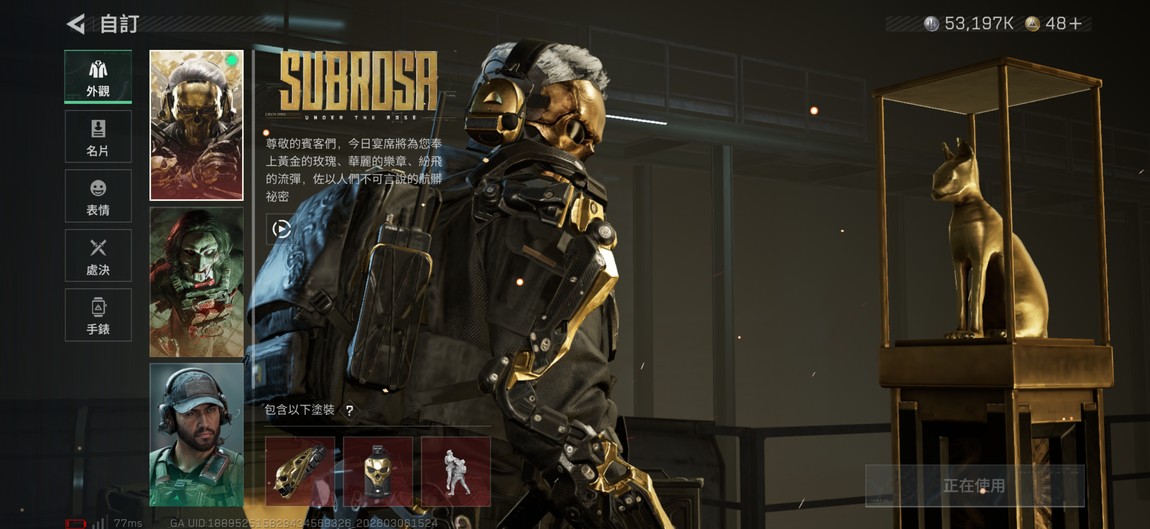The height and width of the screenshot is (529, 1150).
Task: View the golden weapon charm item
Action: pyautogui.click(x=300, y=471)
